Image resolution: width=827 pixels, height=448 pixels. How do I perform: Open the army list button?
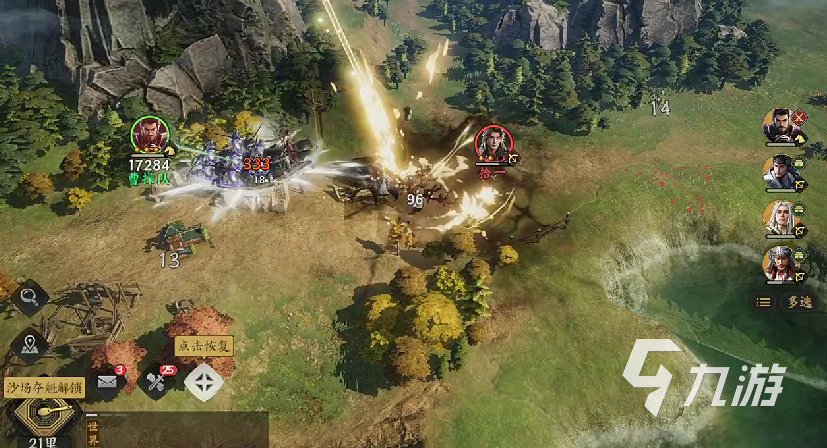tap(764, 301)
